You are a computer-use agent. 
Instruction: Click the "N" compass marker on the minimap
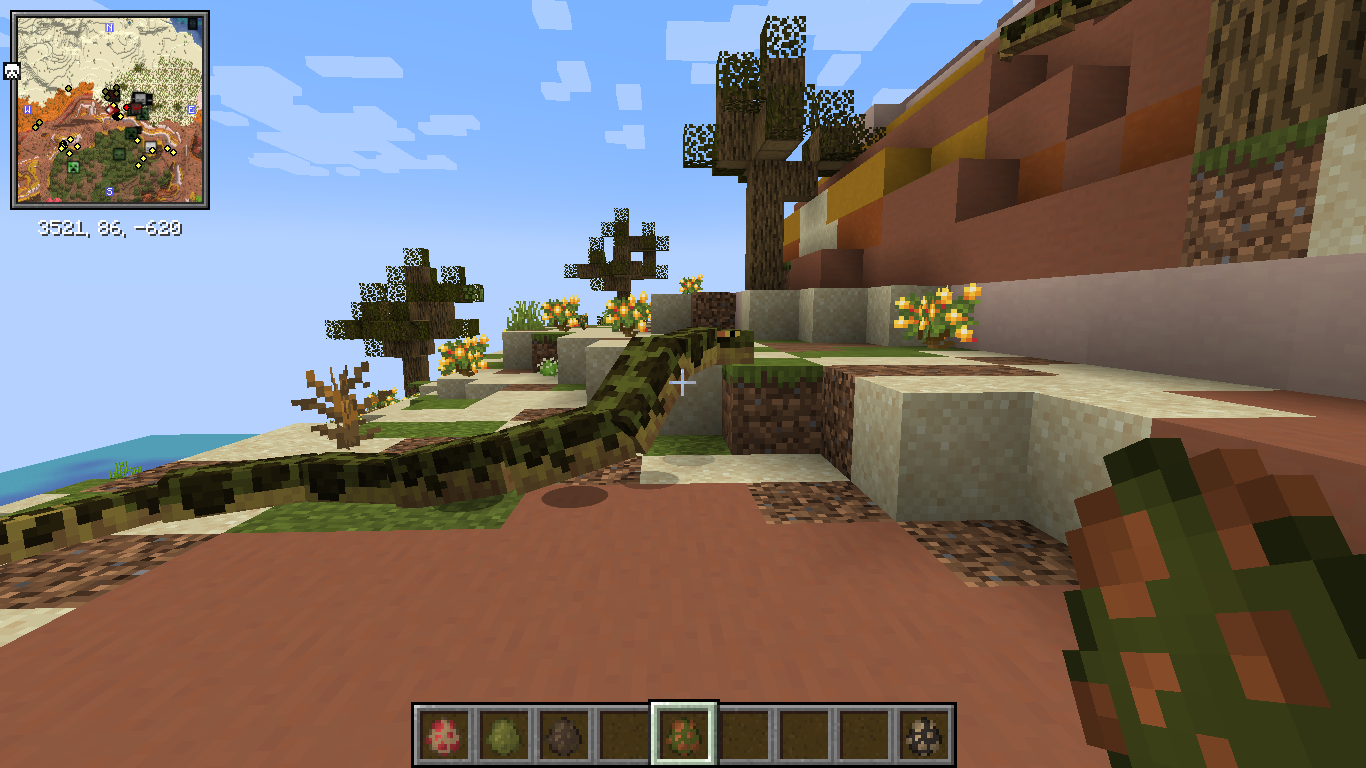(x=109, y=27)
